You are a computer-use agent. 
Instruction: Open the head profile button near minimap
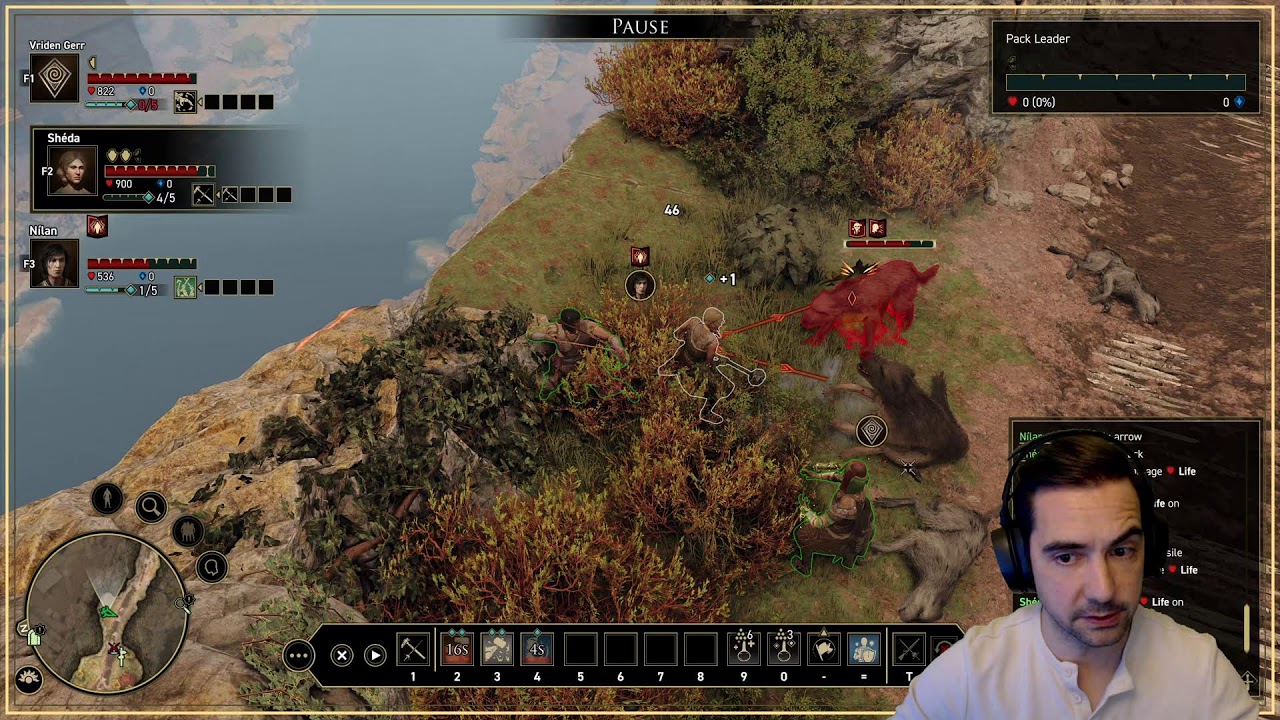[212, 568]
